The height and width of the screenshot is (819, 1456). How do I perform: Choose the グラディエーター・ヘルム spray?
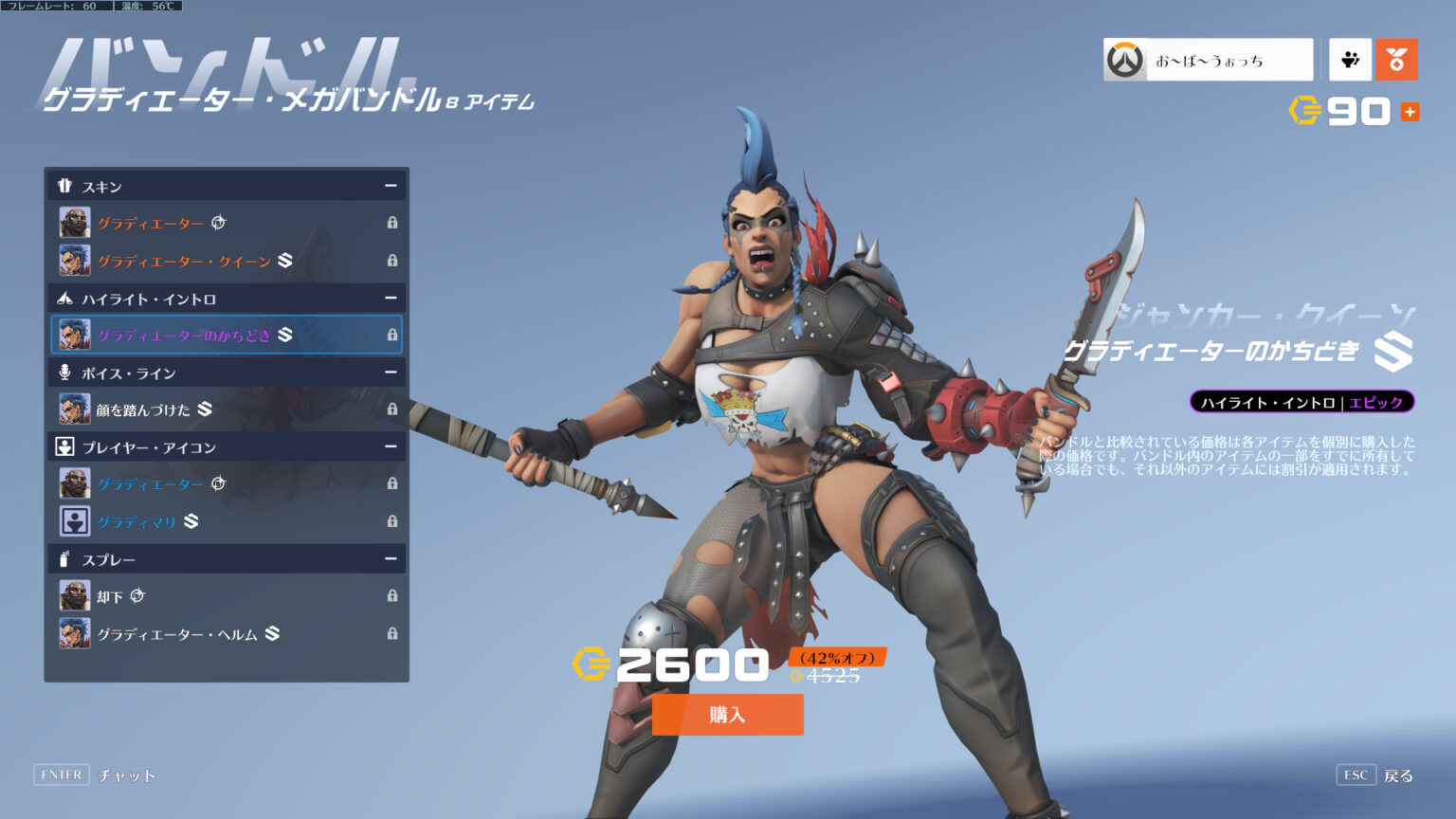227,633
